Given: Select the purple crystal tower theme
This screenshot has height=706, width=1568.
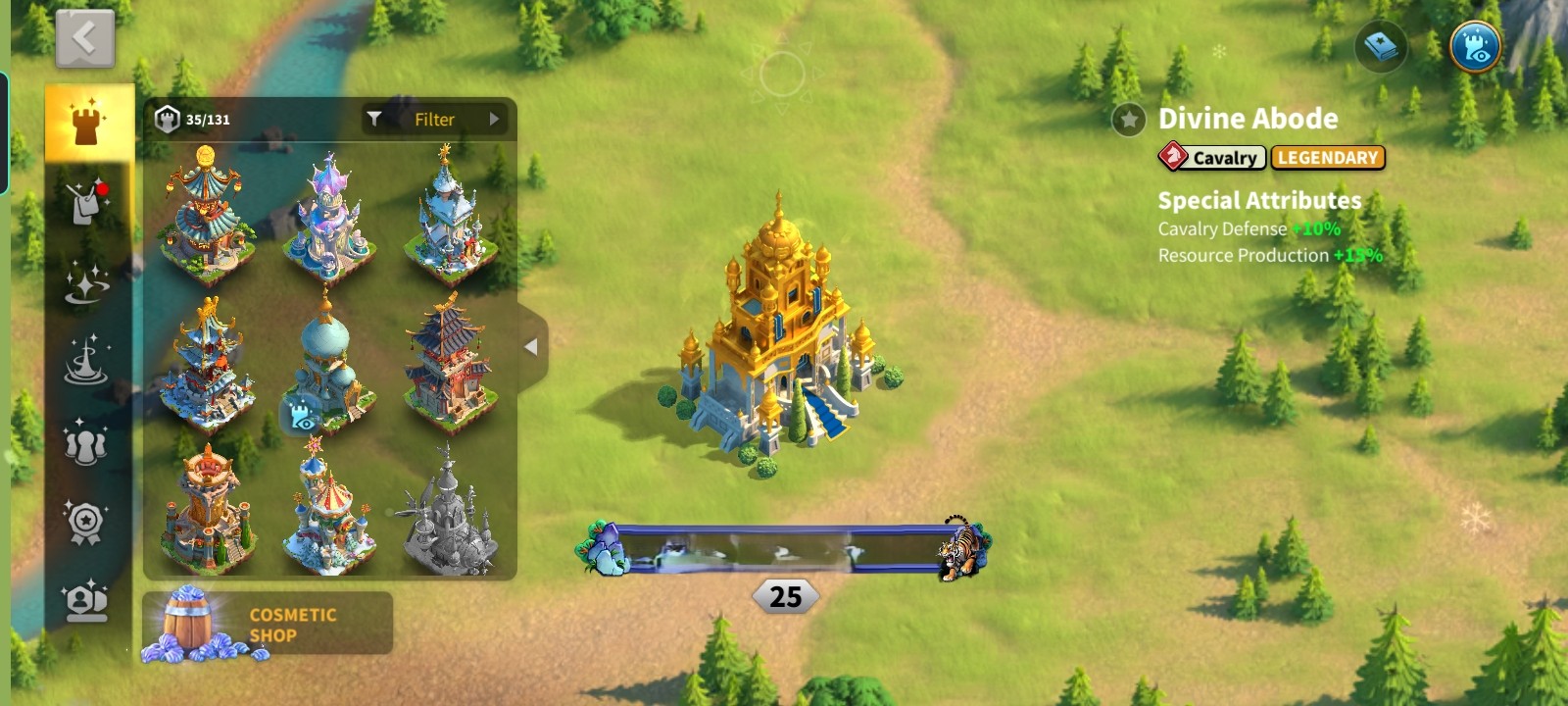Looking at the screenshot, I should pos(329,214).
